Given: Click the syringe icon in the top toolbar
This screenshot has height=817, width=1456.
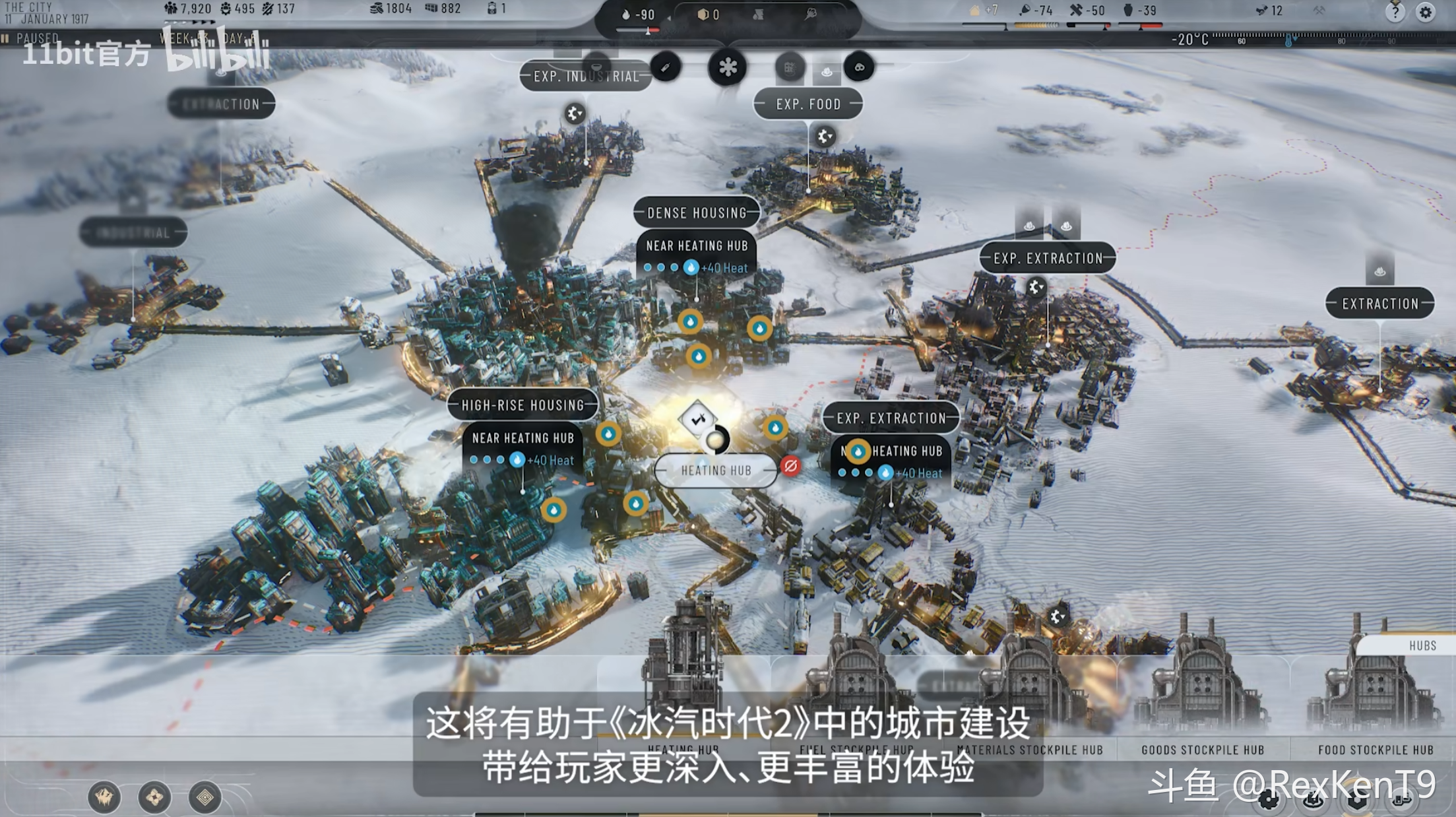Looking at the screenshot, I should tap(666, 67).
